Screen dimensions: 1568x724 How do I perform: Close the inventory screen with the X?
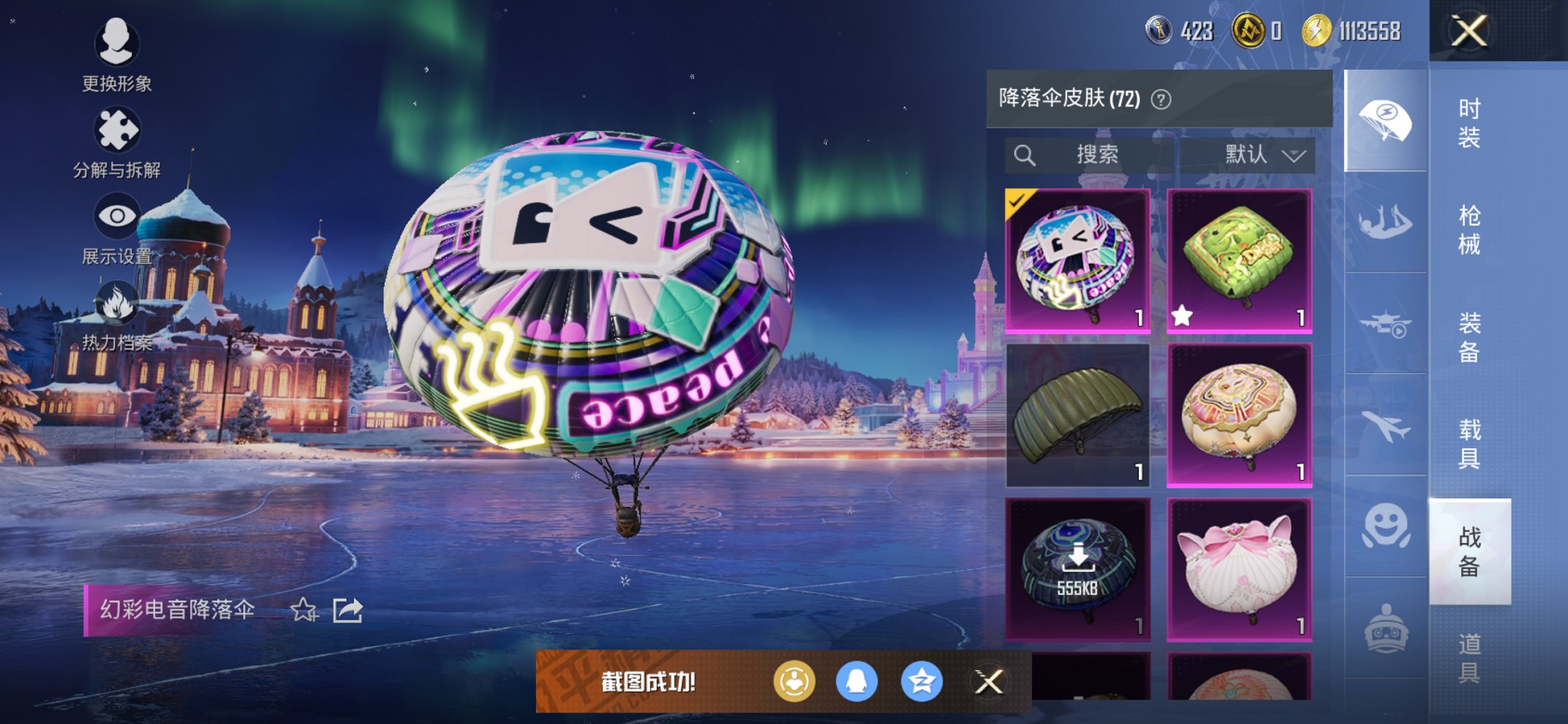pos(1468,31)
